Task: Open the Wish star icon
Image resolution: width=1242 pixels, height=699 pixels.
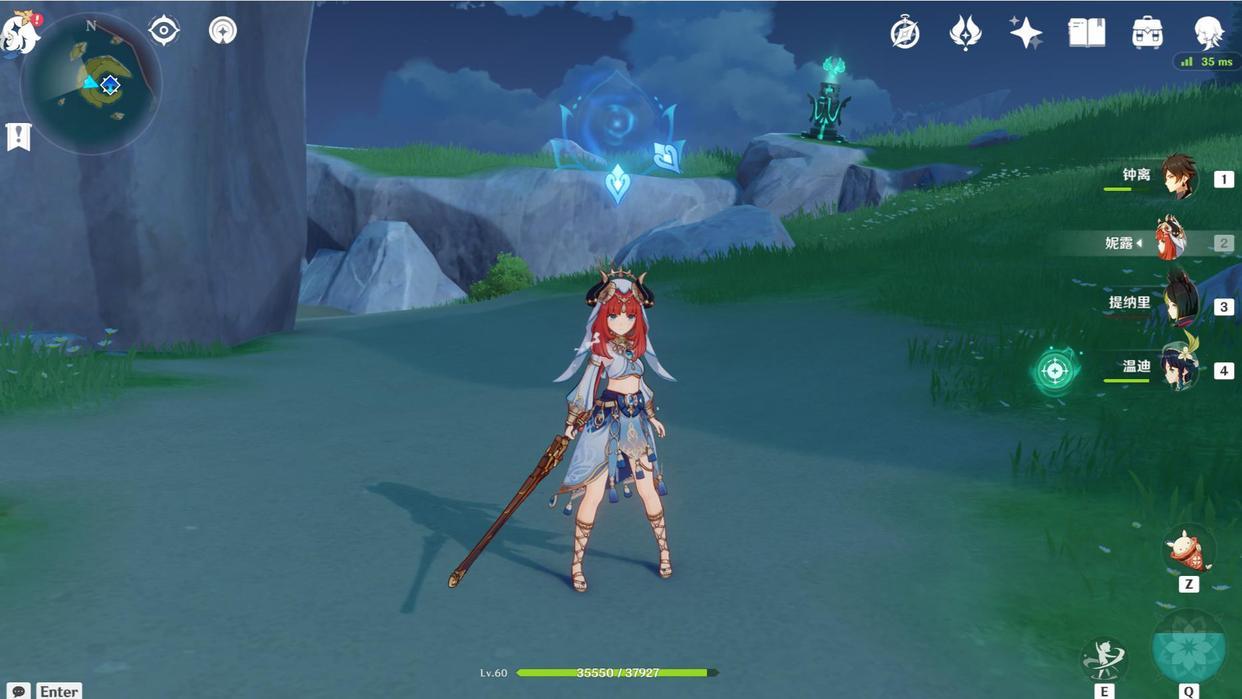Action: 1025,33
